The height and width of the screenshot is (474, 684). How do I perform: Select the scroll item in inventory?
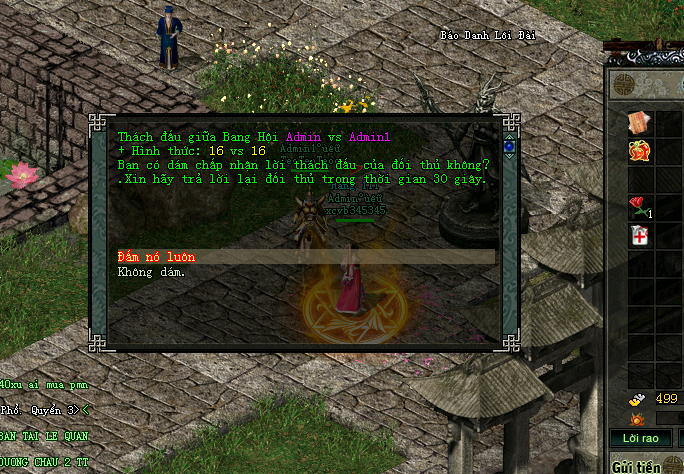point(638,122)
